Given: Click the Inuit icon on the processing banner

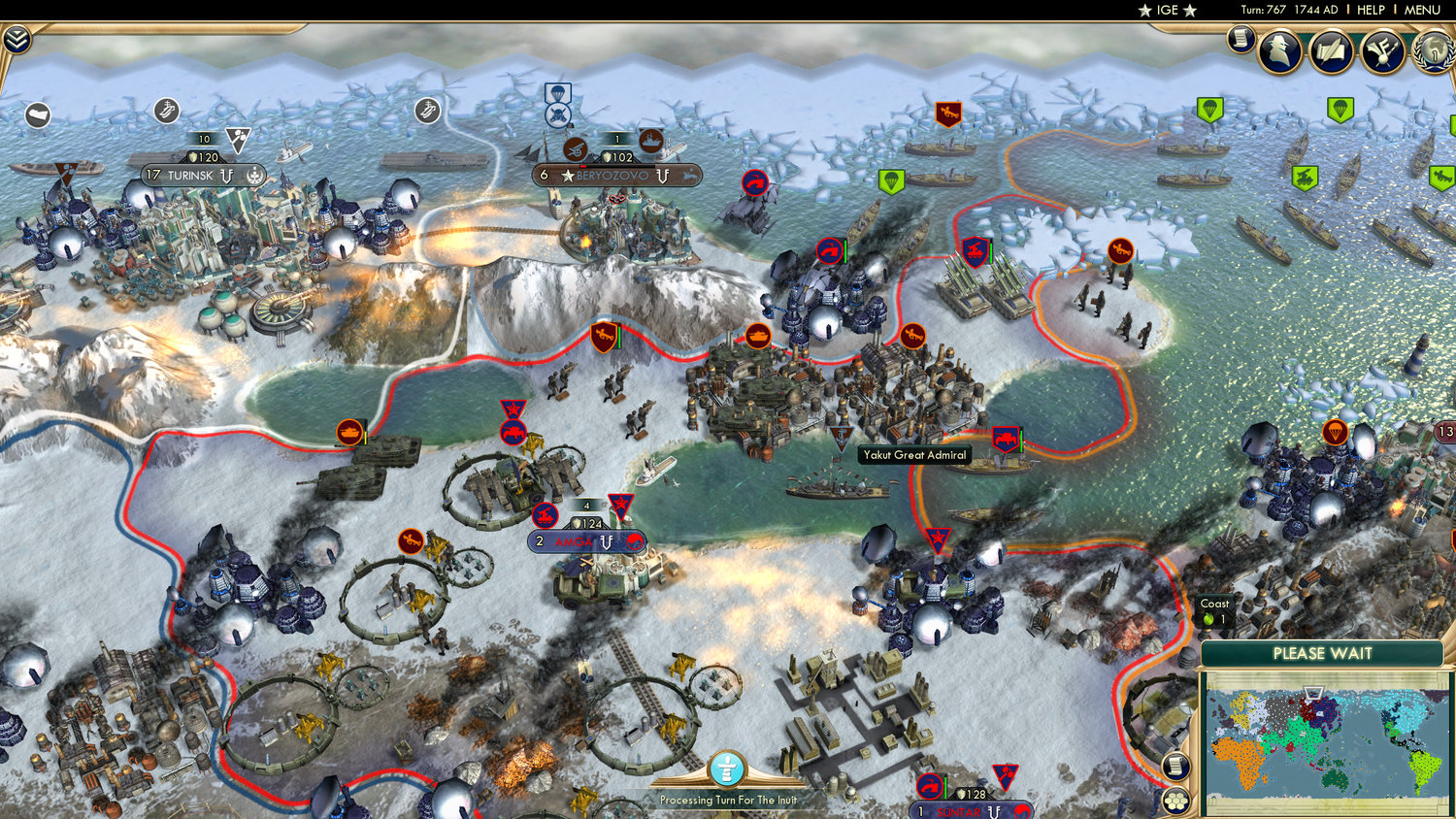Looking at the screenshot, I should 728,767.
